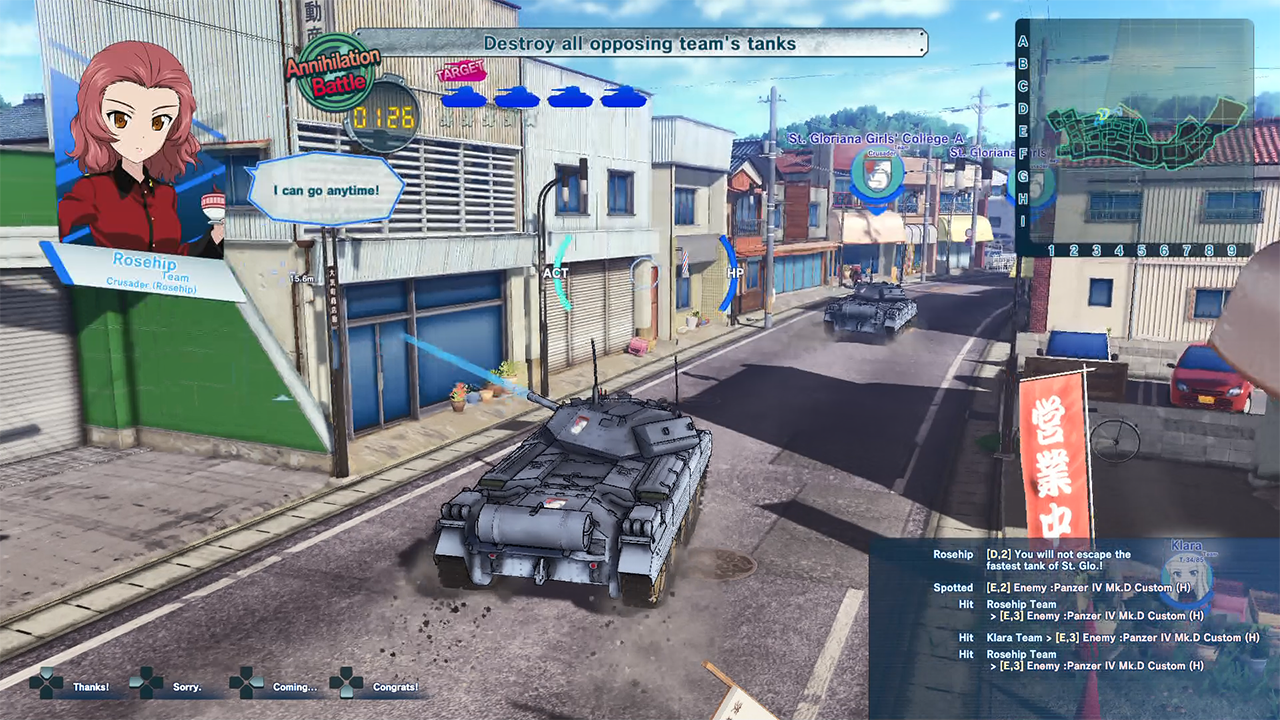Click the Annihilation Battle mode badge
Image resolution: width=1280 pixels, height=720 pixels.
pyautogui.click(x=333, y=72)
